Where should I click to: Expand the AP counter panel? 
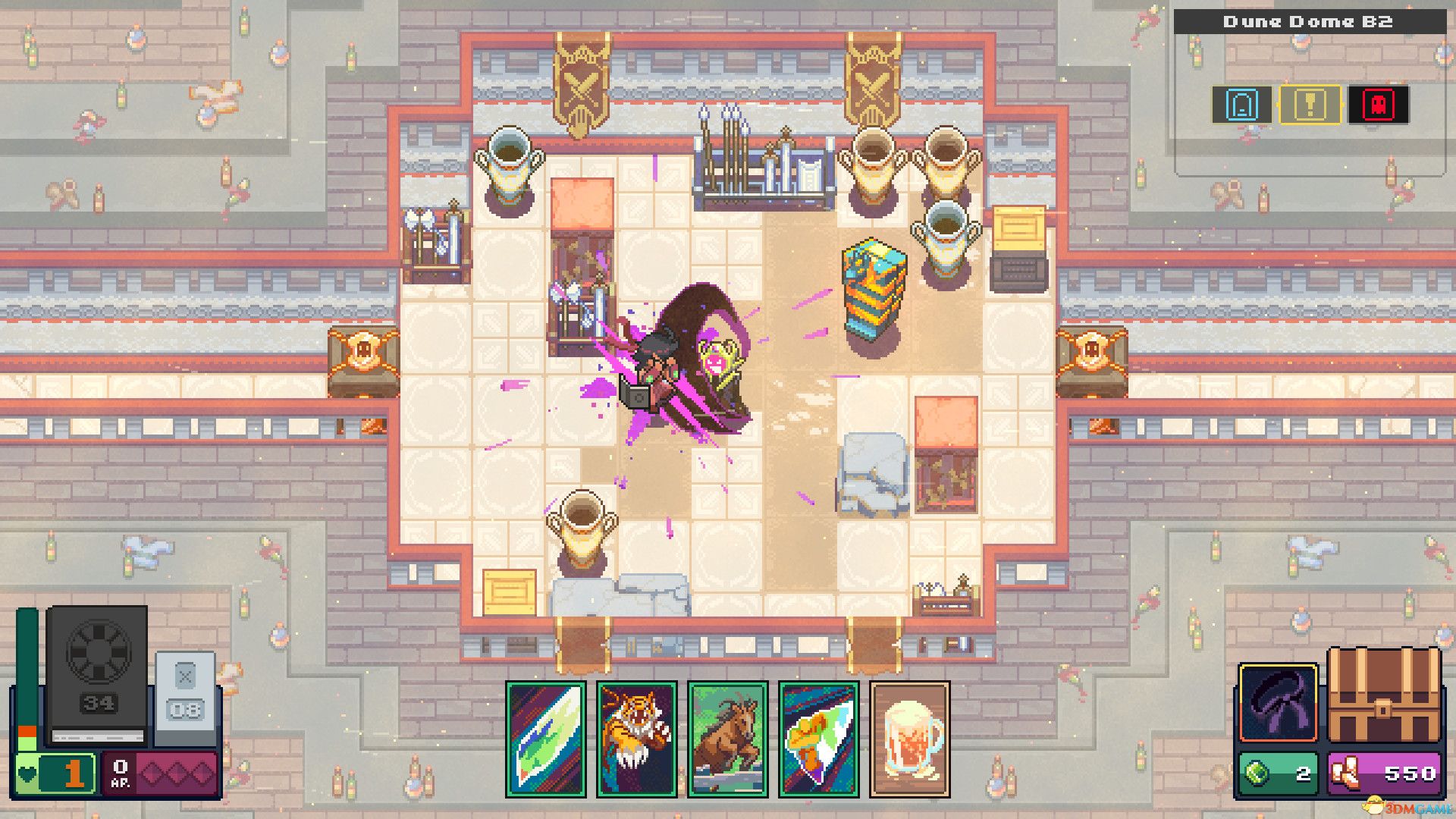[x=120, y=773]
